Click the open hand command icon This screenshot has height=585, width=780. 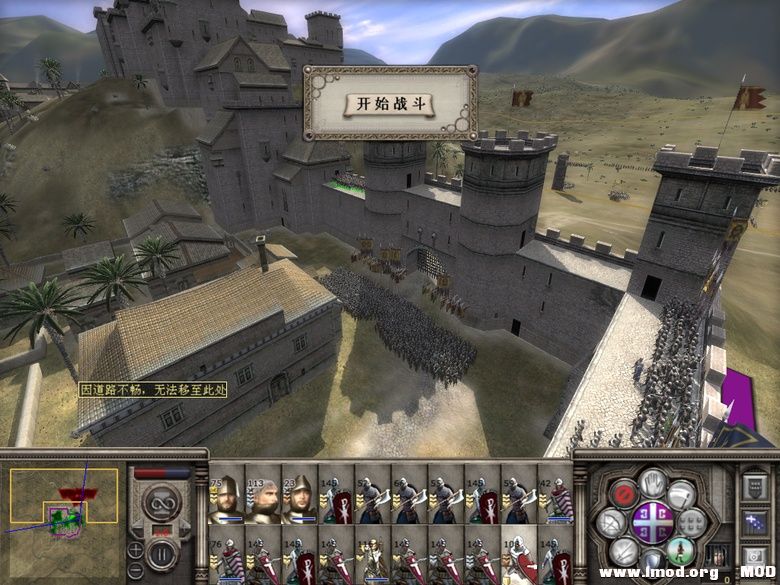click(x=653, y=484)
